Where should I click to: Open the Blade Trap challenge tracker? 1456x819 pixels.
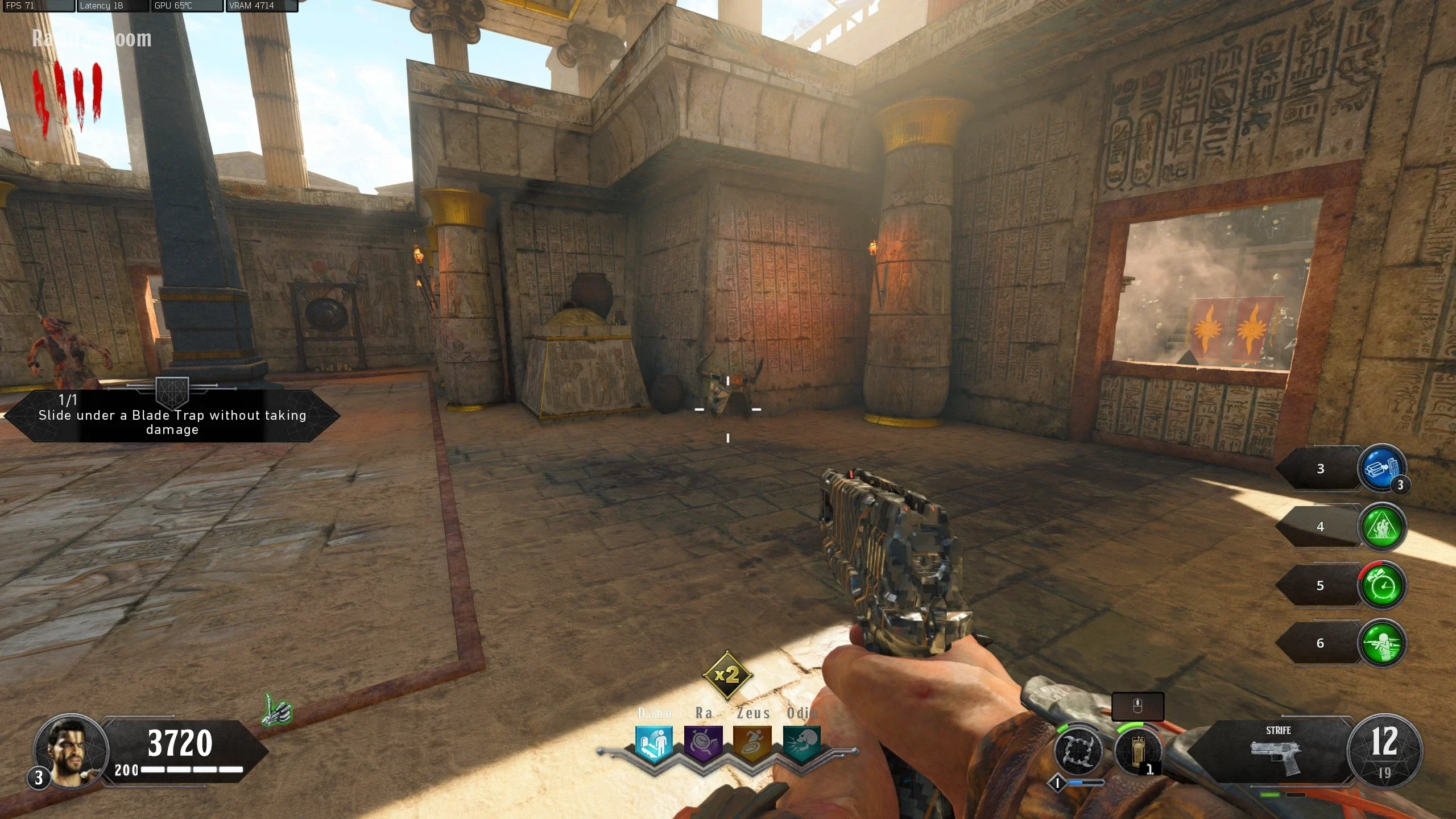172,416
